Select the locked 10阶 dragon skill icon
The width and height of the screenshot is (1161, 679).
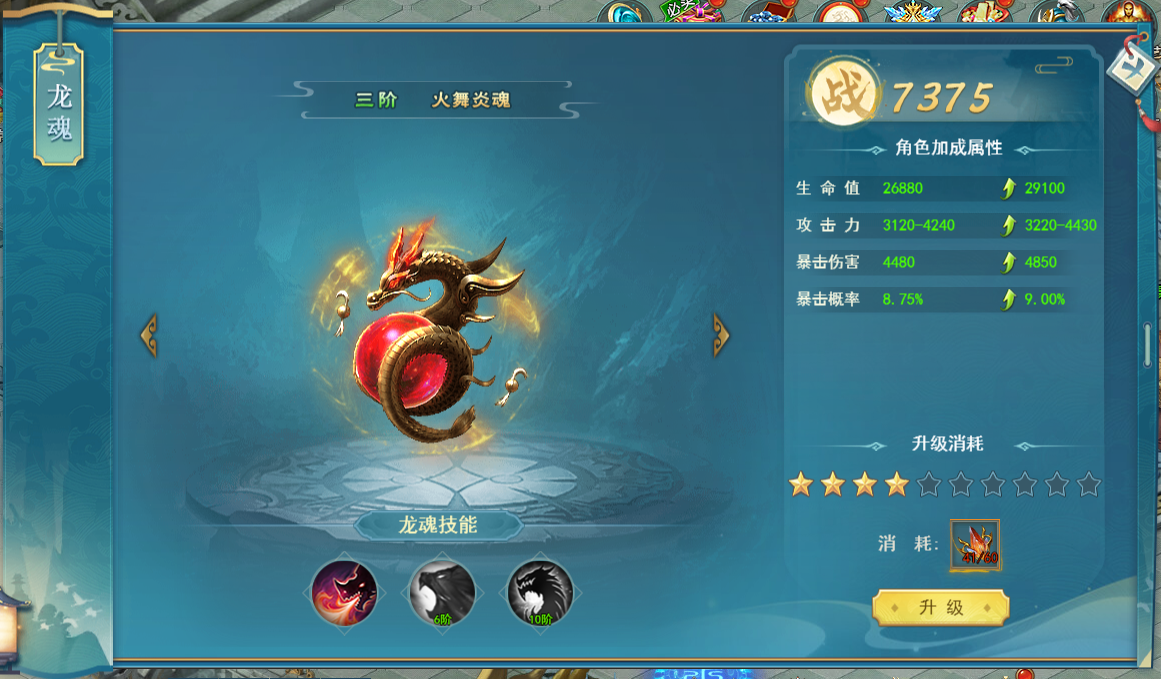click(540, 593)
